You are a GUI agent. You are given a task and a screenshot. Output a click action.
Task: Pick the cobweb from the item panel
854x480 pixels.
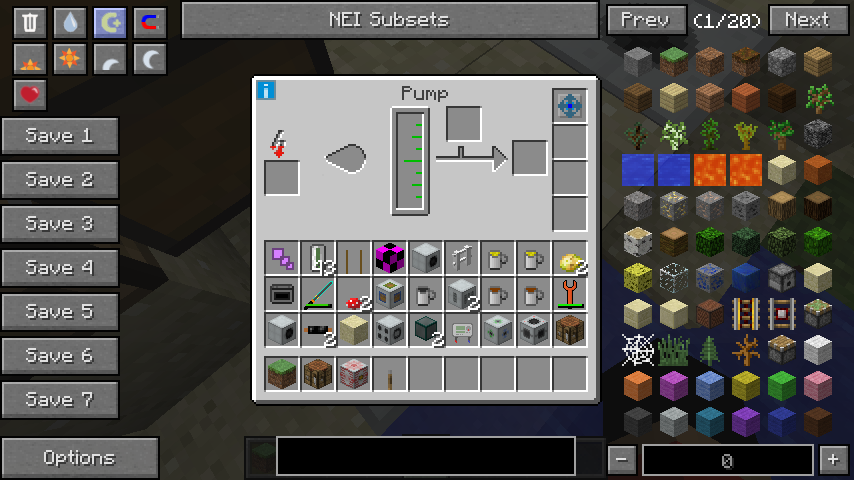[x=637, y=350]
